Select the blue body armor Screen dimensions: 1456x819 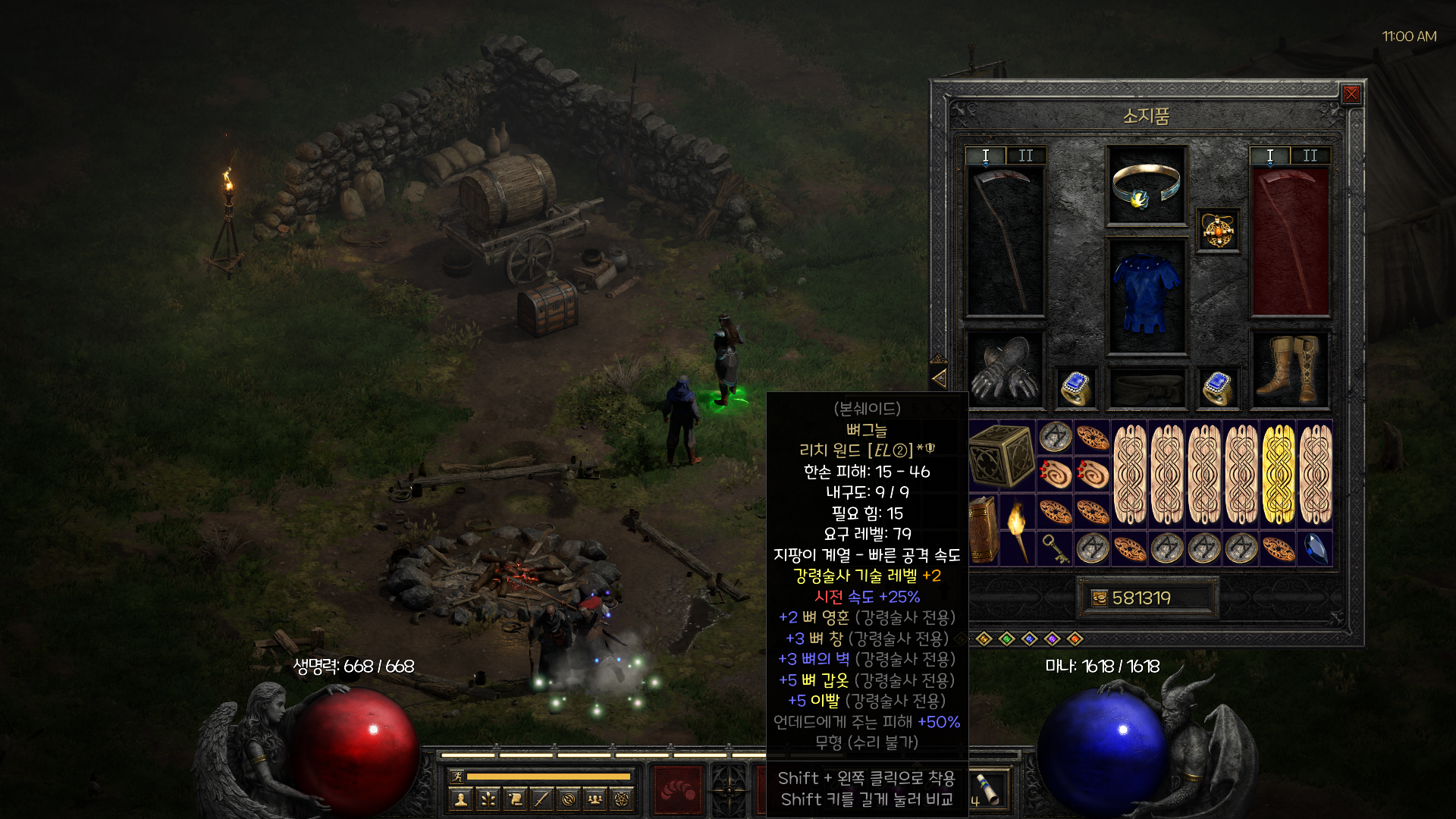[1146, 295]
